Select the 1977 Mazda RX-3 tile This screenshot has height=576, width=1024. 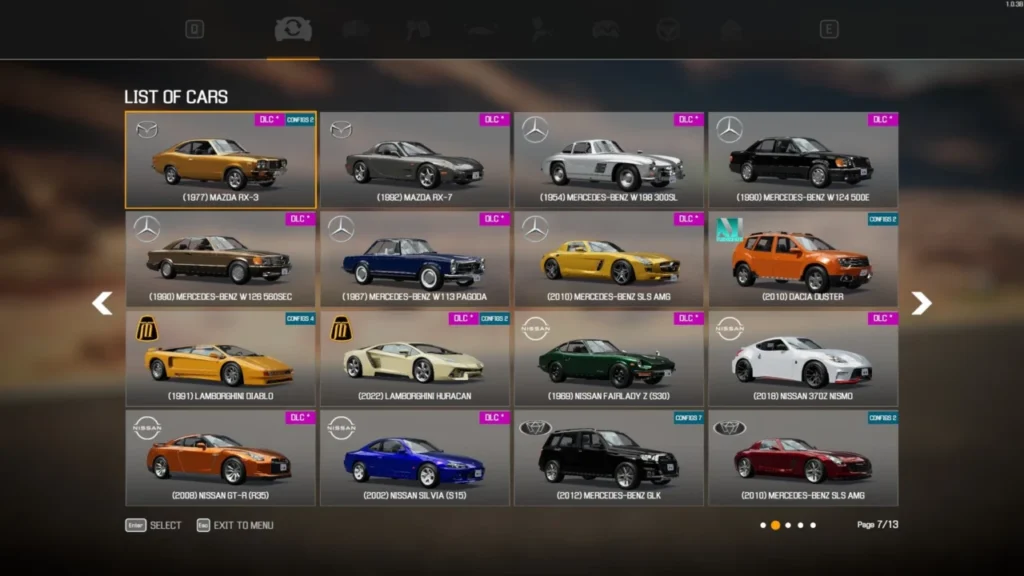(220, 160)
